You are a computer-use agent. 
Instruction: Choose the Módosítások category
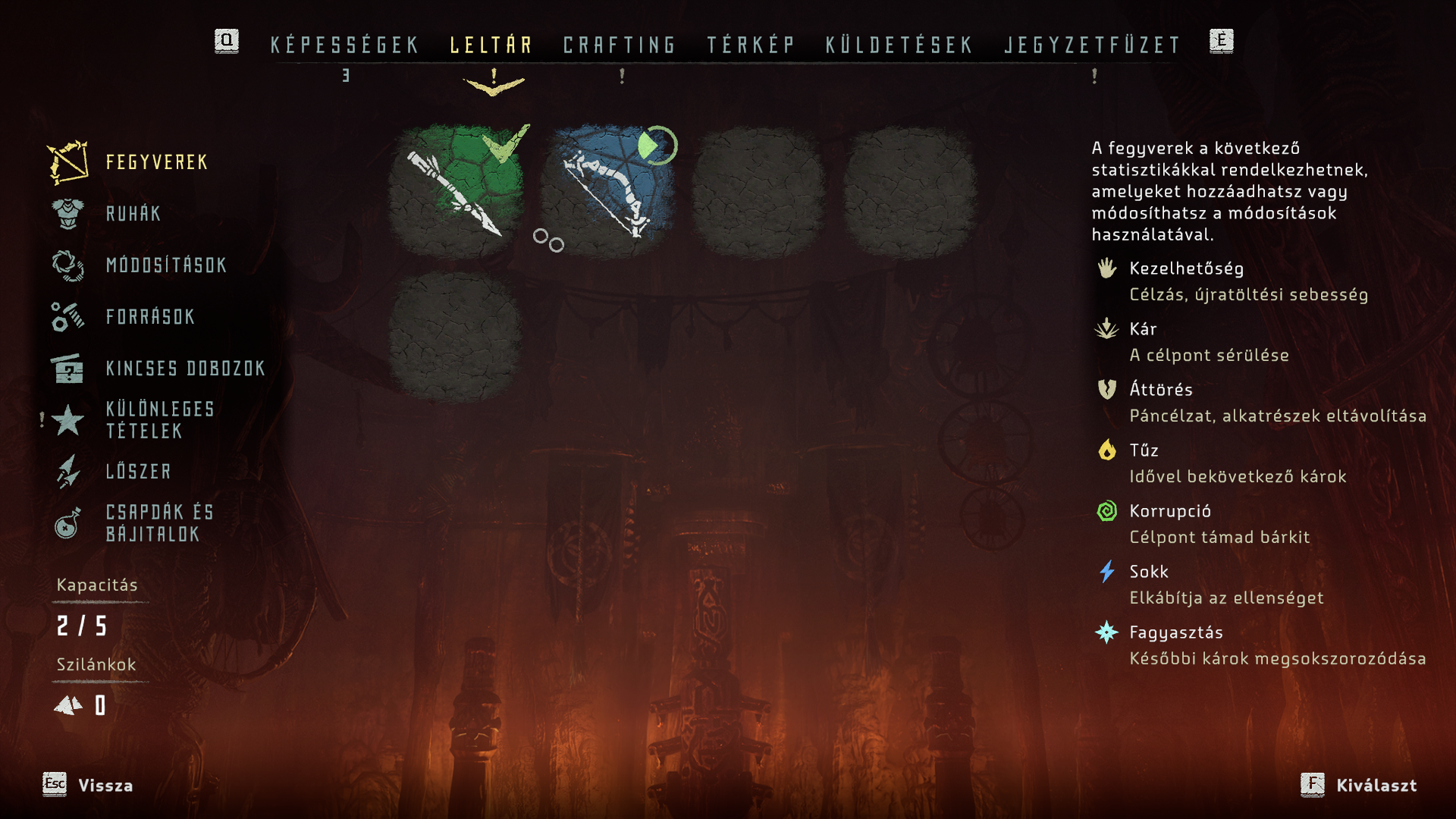[166, 265]
